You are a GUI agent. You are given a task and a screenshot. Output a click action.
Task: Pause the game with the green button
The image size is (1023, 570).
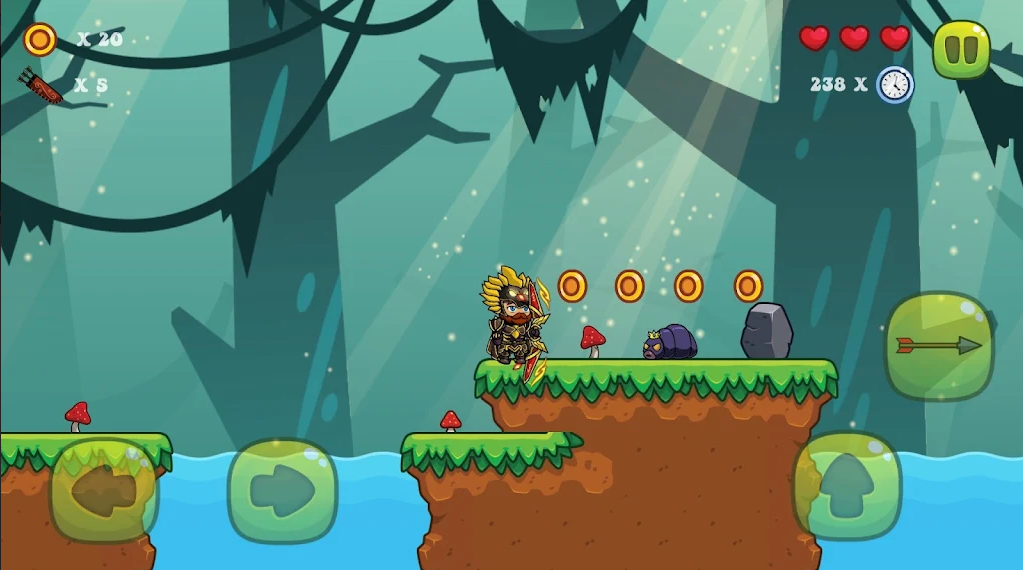pyautogui.click(x=961, y=49)
